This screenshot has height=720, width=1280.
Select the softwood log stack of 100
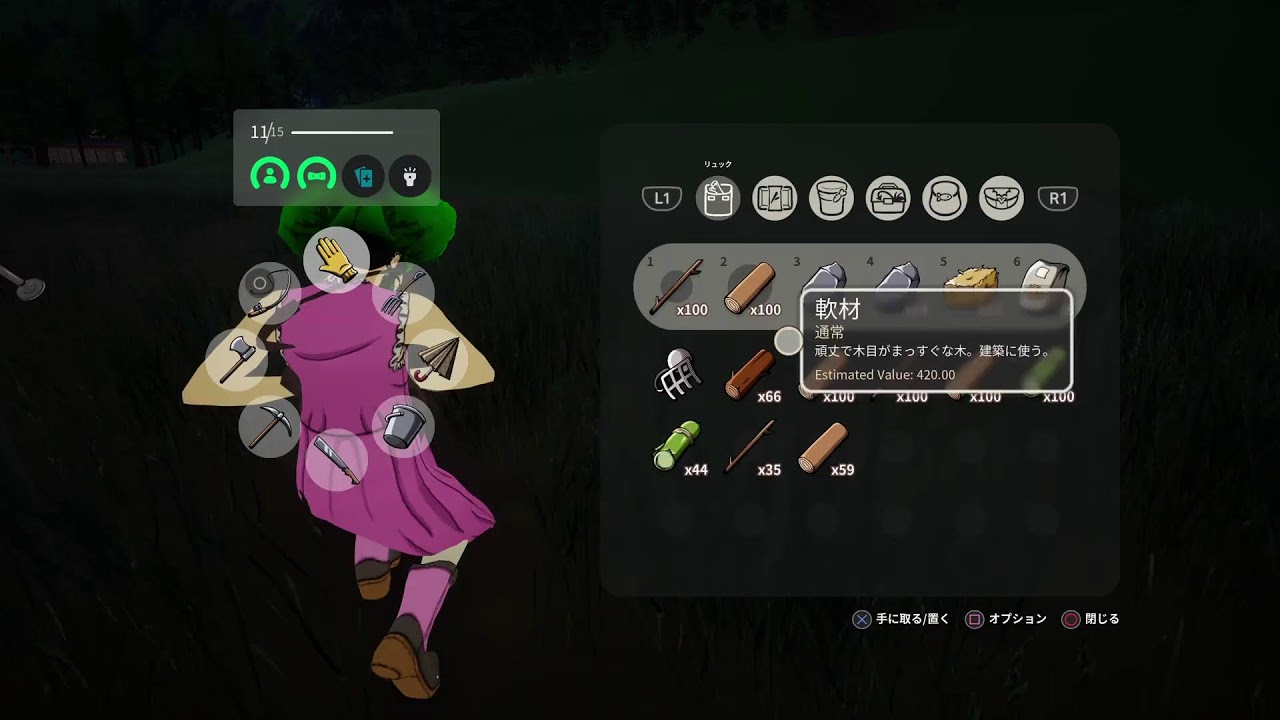pos(751,287)
